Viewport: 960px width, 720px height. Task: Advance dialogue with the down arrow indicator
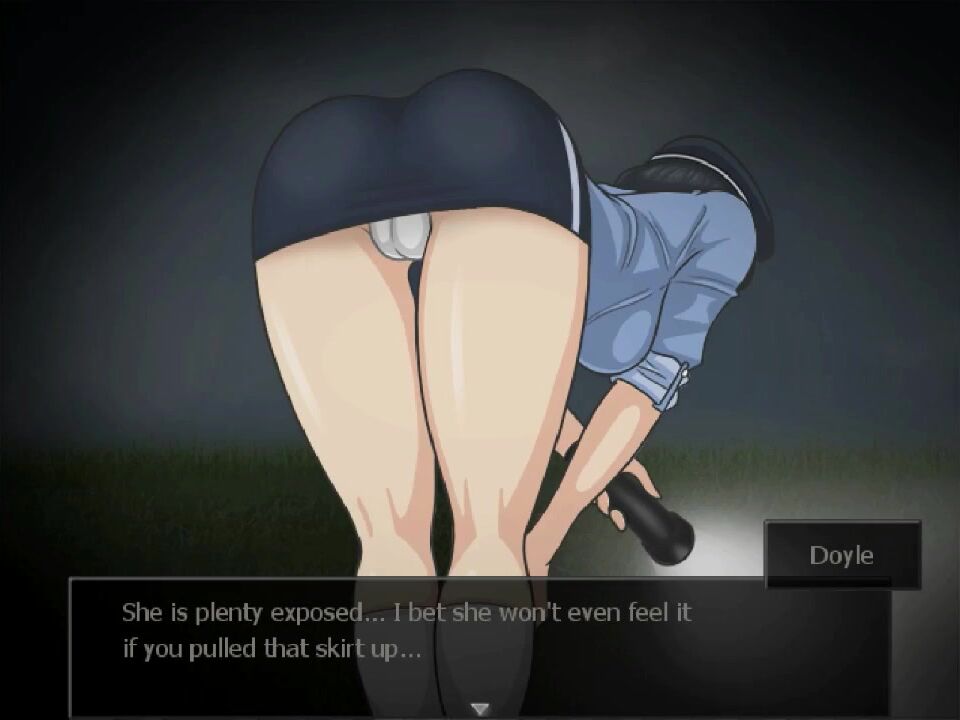[480, 709]
